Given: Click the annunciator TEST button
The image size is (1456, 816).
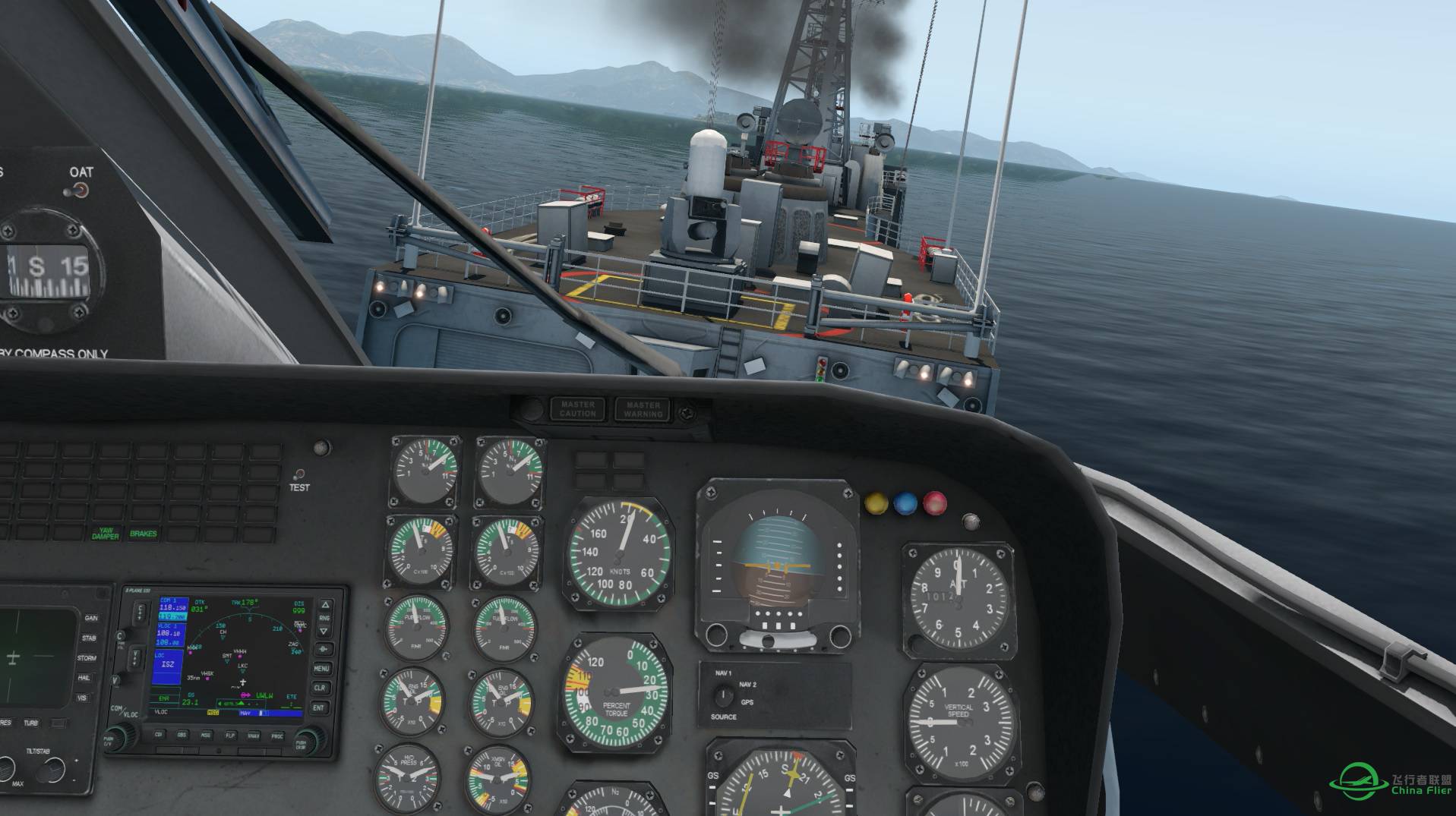Looking at the screenshot, I should (300, 474).
